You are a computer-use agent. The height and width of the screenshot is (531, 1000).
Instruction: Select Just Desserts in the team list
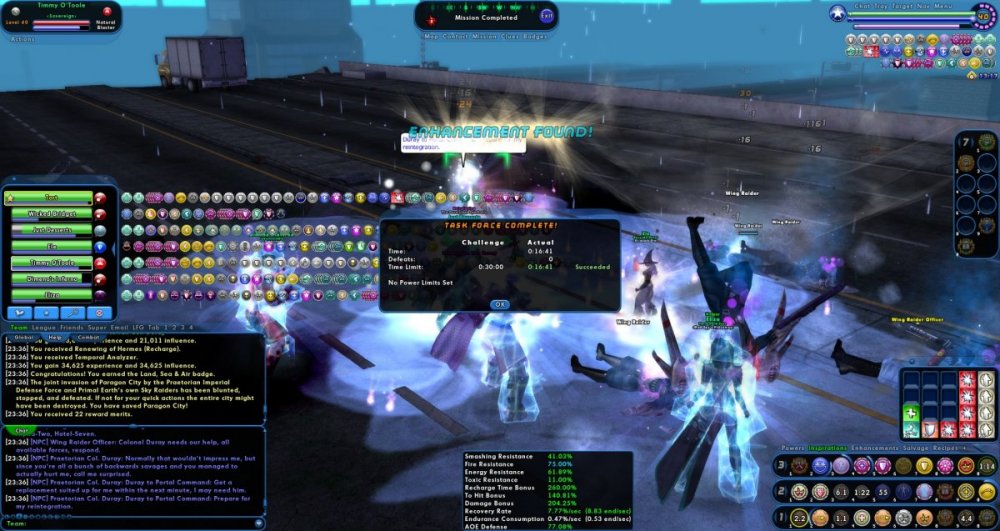tap(51, 231)
